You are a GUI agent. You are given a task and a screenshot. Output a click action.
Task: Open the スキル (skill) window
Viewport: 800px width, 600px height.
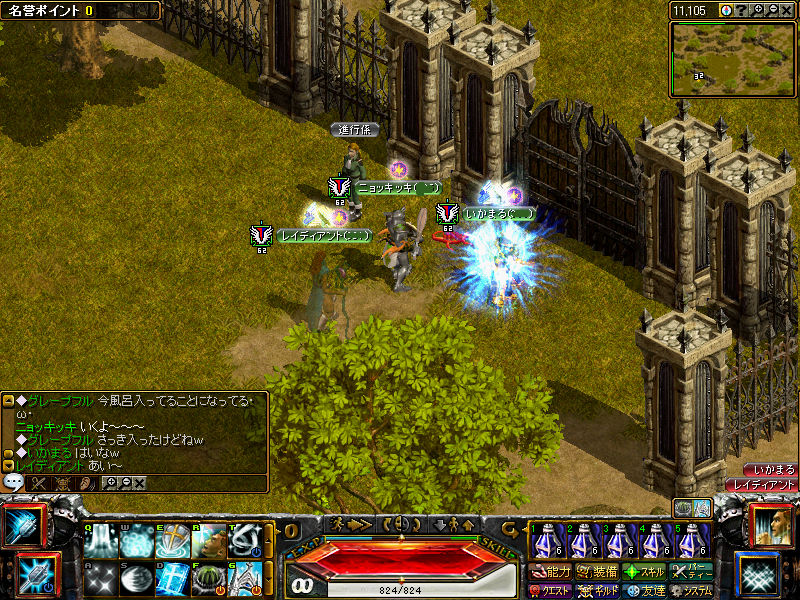pyautogui.click(x=643, y=572)
